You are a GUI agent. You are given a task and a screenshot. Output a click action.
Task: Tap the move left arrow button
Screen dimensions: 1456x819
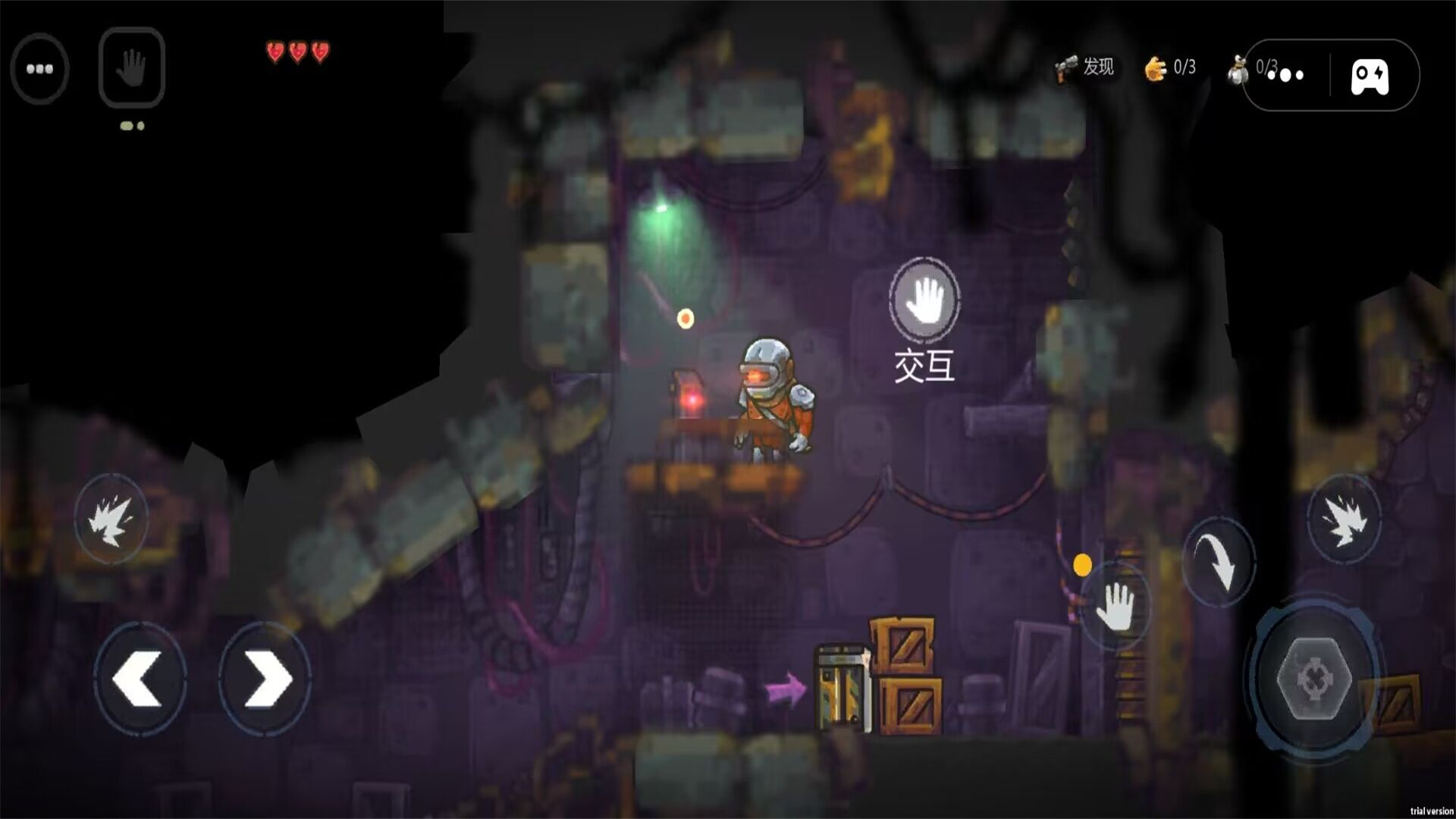click(140, 677)
